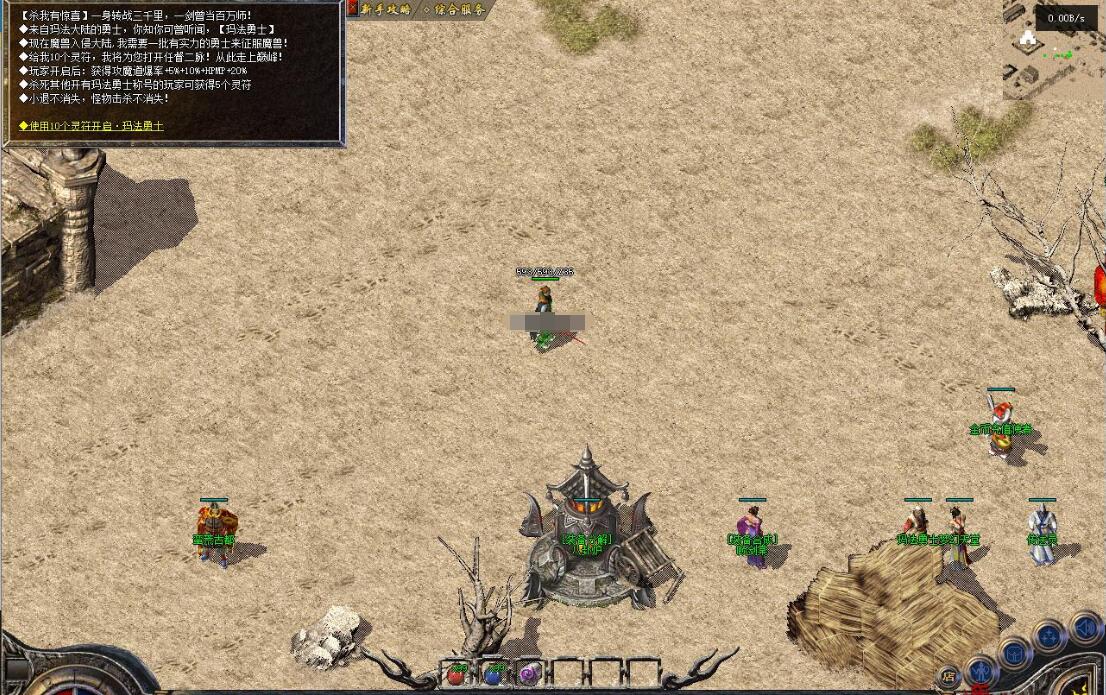Toggle sound with the speaker round button
This screenshot has height=695, width=1106.
1084,628
